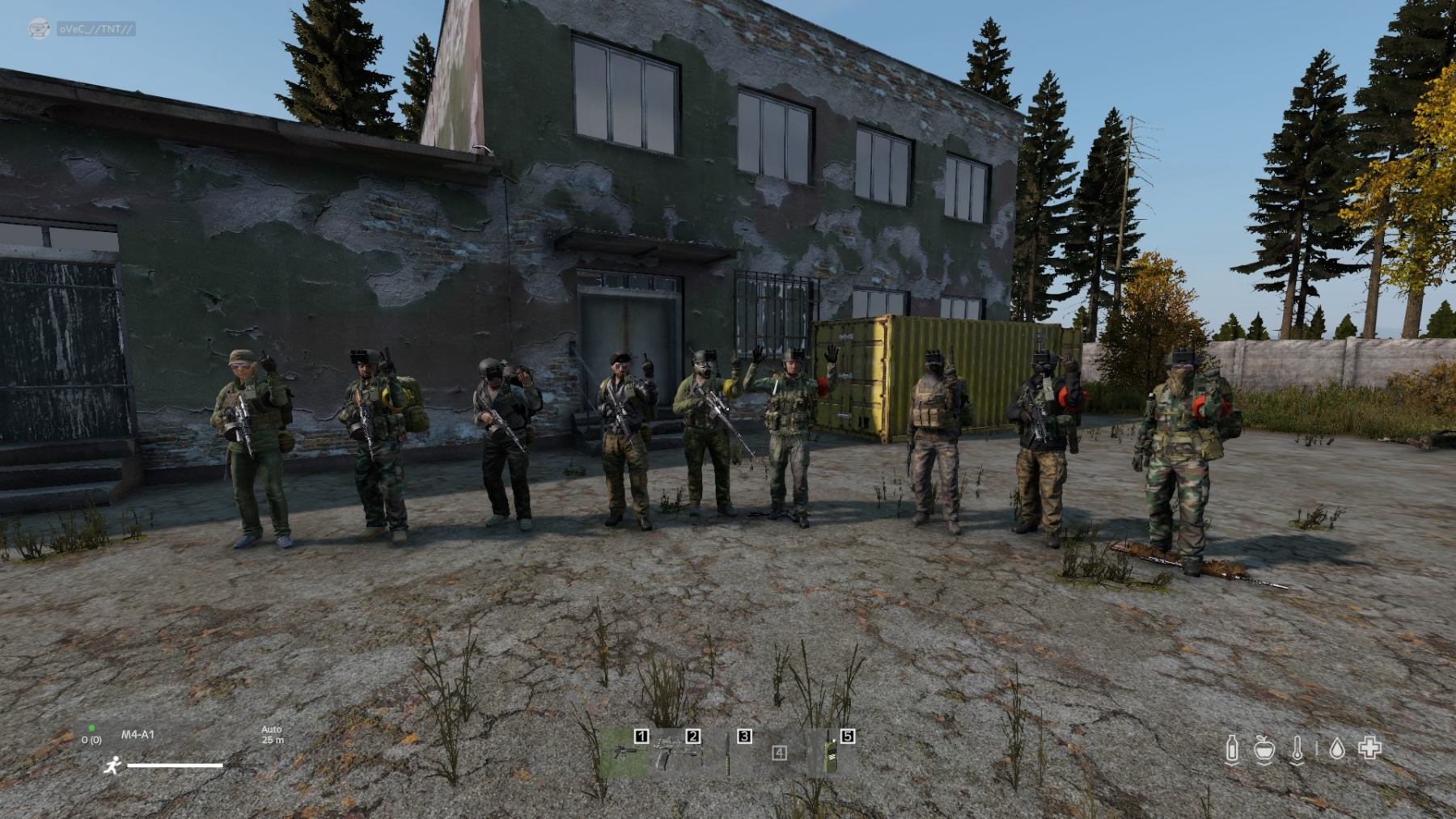Inspect the thermometer temperature icon
The width and height of the screenshot is (1456, 819).
(x=1297, y=749)
